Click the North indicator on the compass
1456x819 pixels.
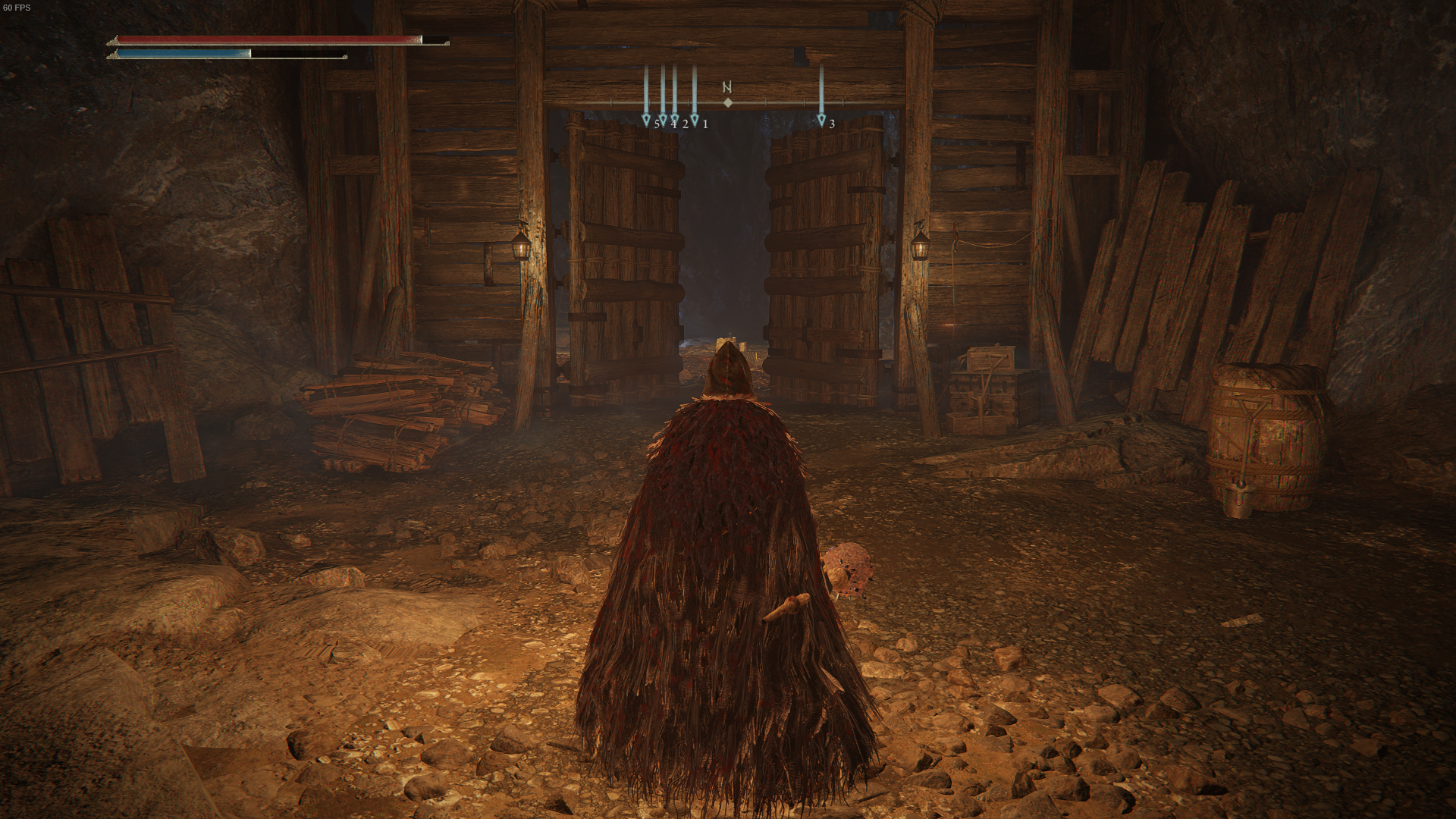[727, 86]
